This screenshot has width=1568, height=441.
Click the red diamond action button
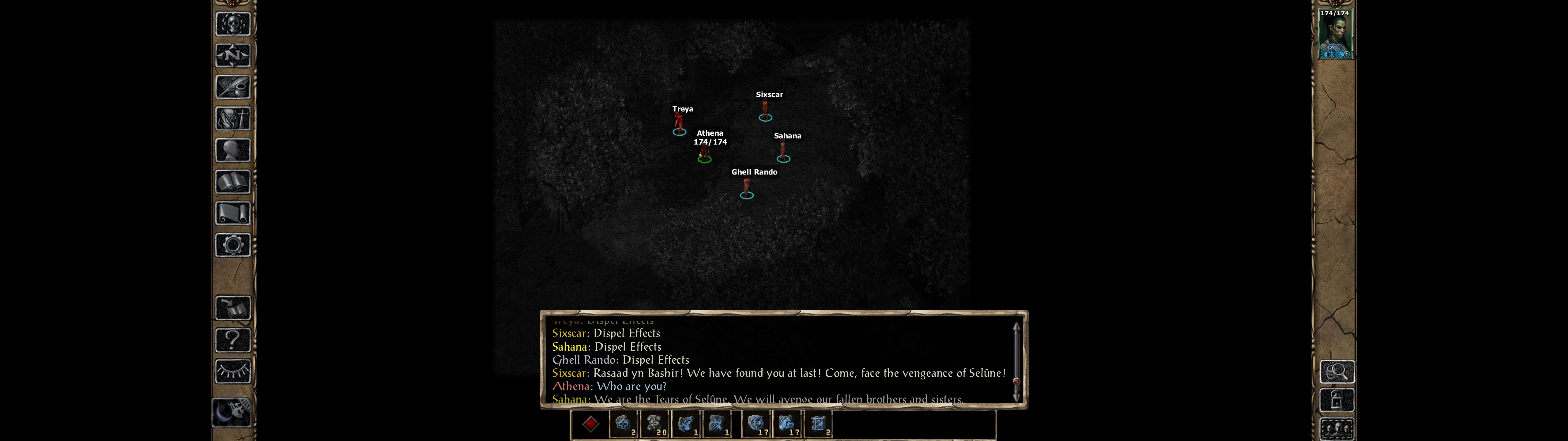590,424
